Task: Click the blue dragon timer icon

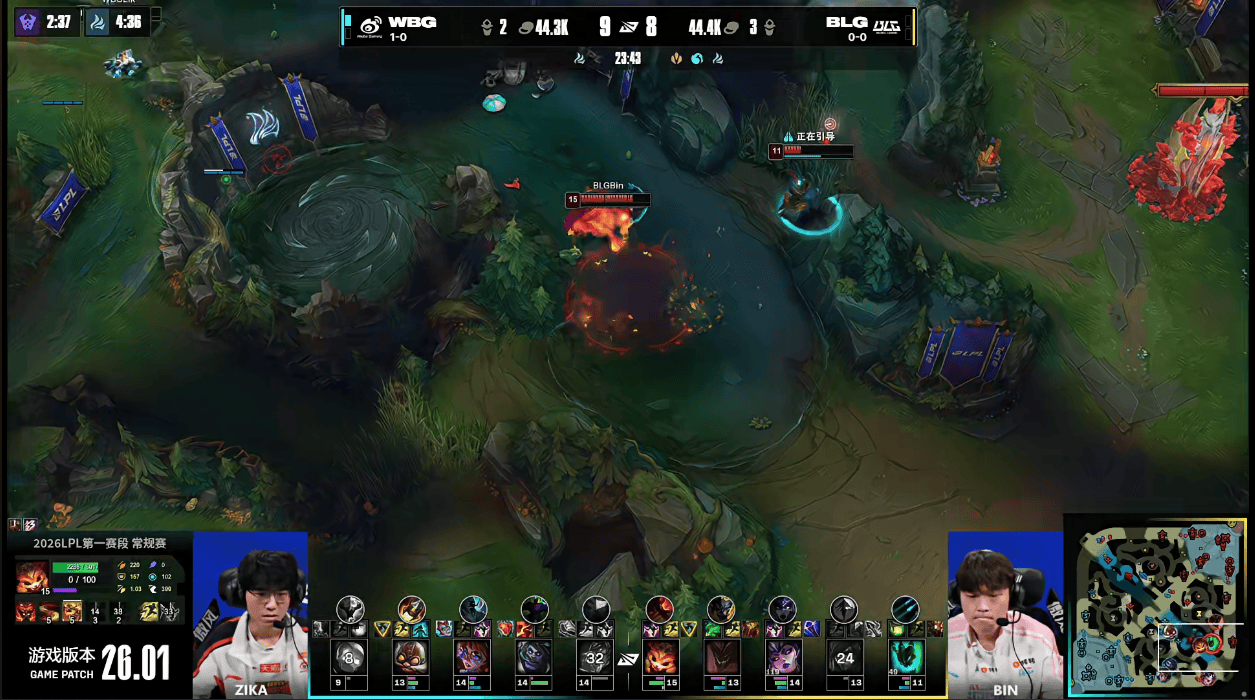Action: click(x=98, y=22)
